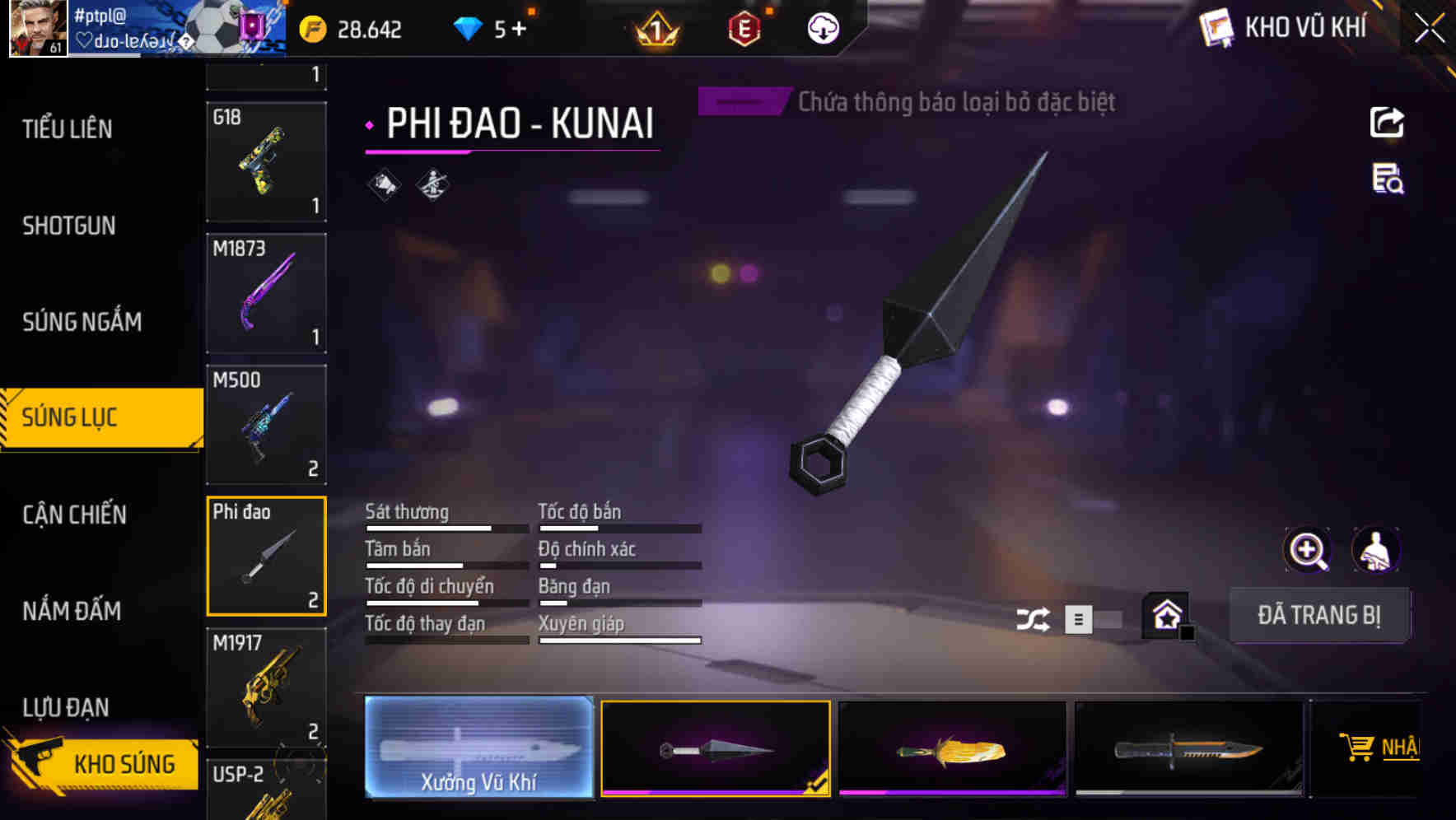Click the diamond currency icon
Viewport: 1456px width, 820px height.
(x=468, y=29)
